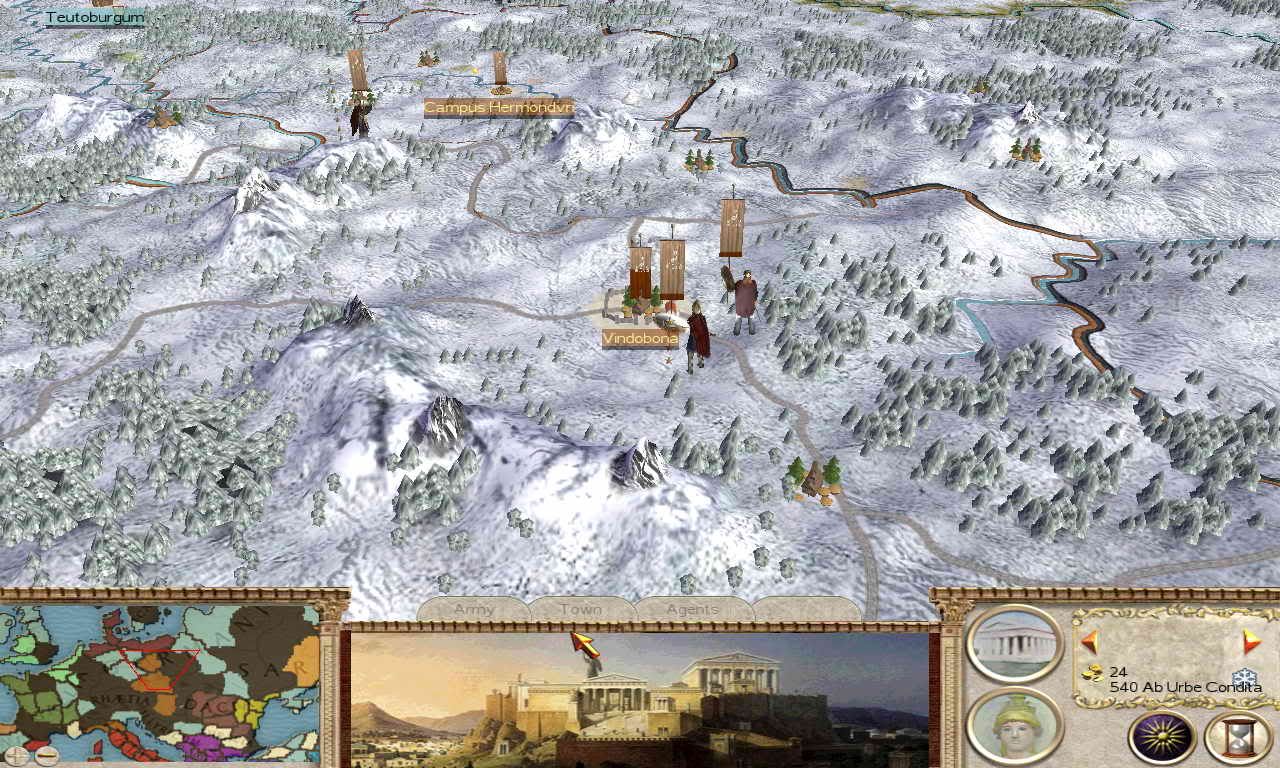1280x768 pixels.
Task: Open the faction overview via the sunburst emblem
Action: (1162, 738)
